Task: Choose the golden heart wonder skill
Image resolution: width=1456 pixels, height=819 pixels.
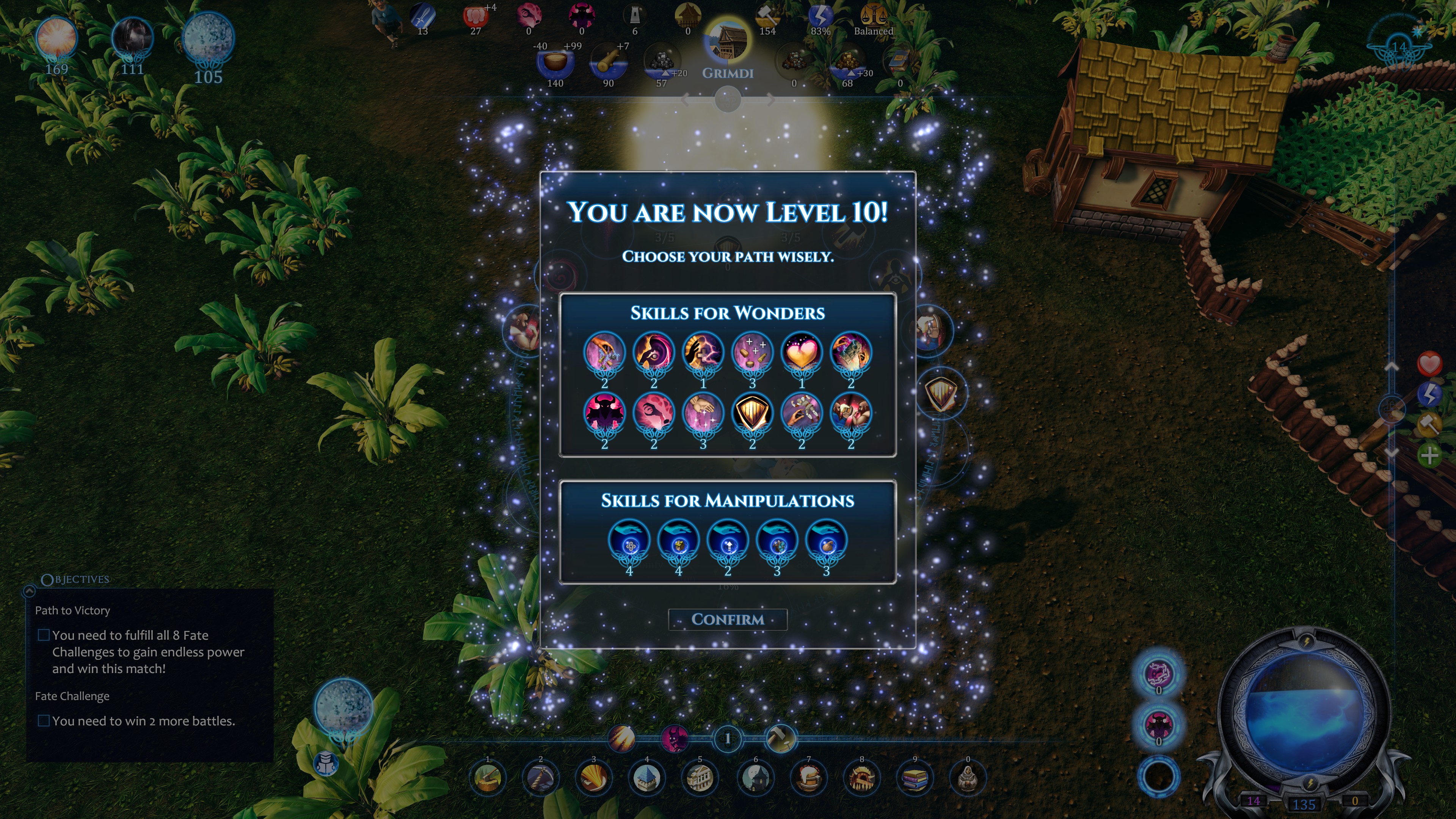Action: (802, 353)
